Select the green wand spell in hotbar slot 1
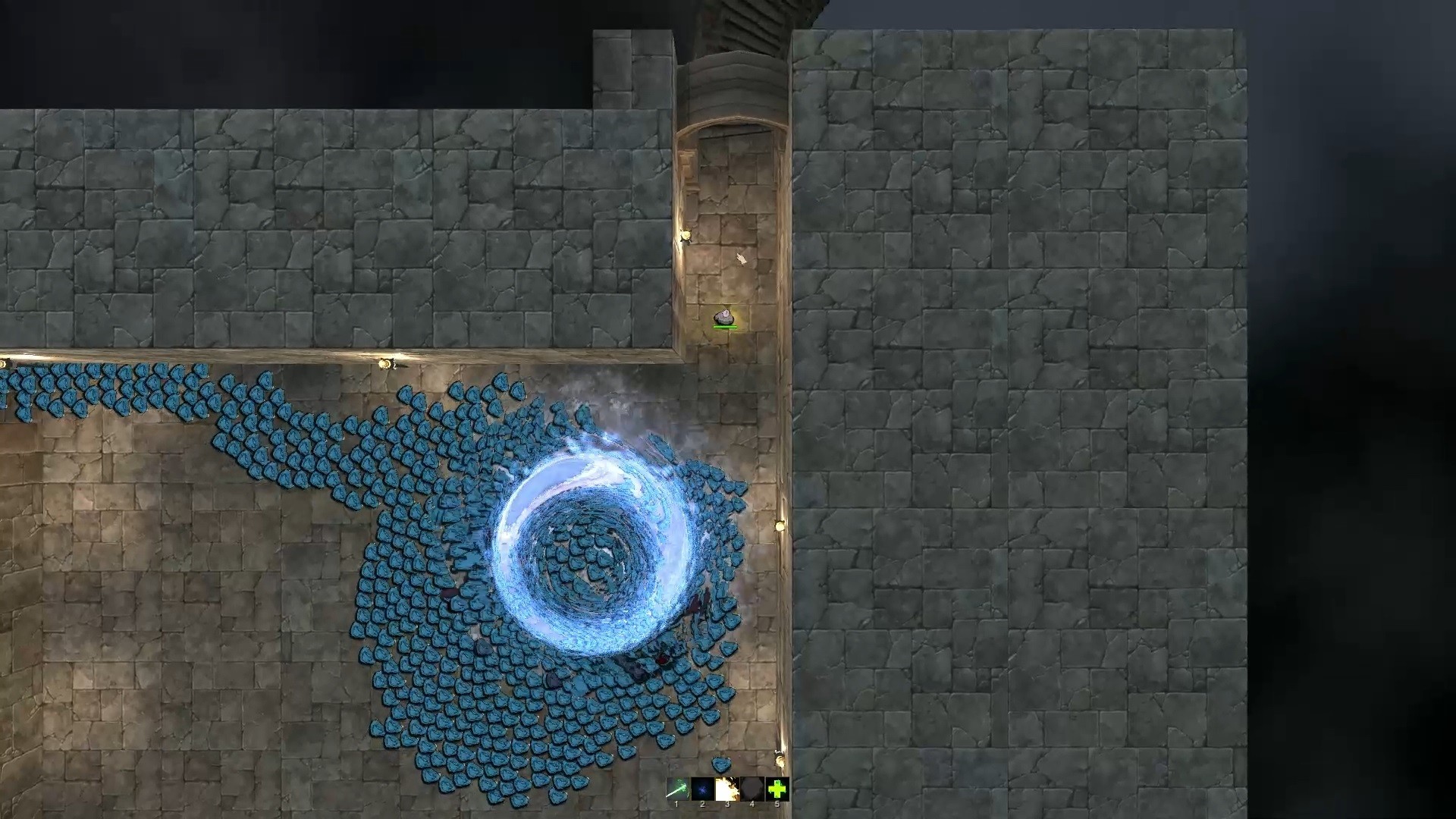1456x819 pixels. [679, 789]
